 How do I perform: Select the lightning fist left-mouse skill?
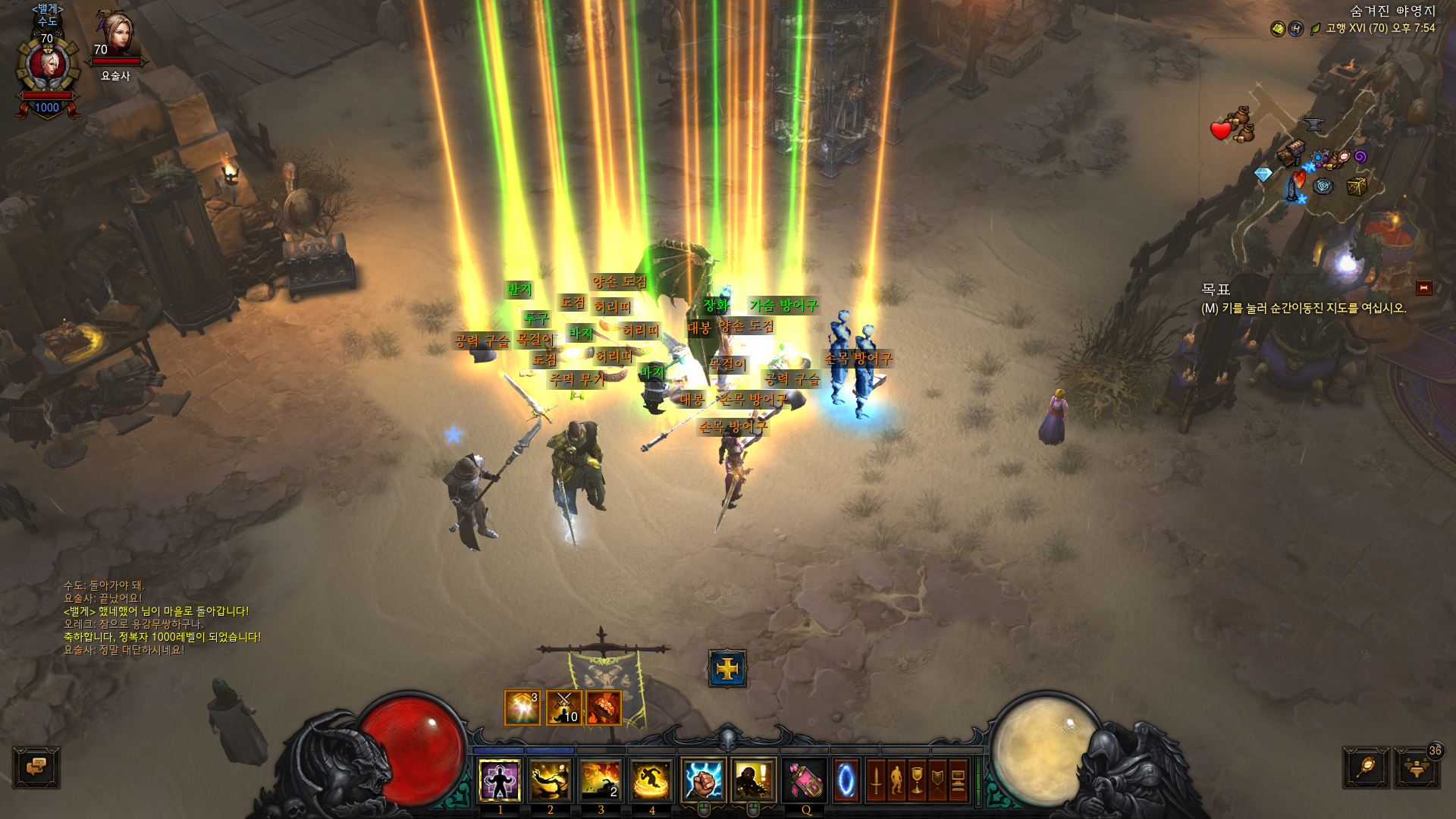point(703,780)
